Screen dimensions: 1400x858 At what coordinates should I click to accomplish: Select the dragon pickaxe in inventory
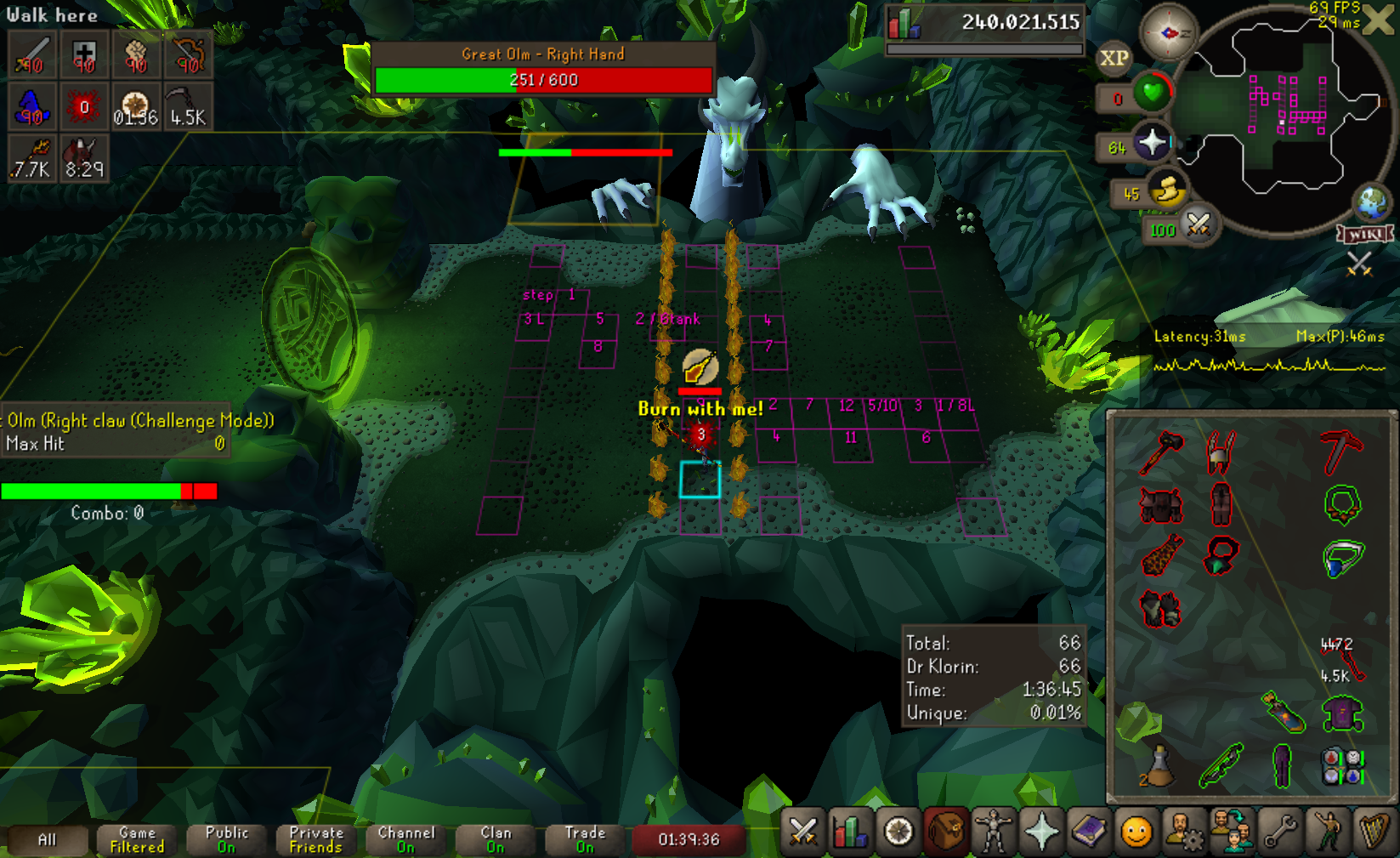(x=1341, y=452)
